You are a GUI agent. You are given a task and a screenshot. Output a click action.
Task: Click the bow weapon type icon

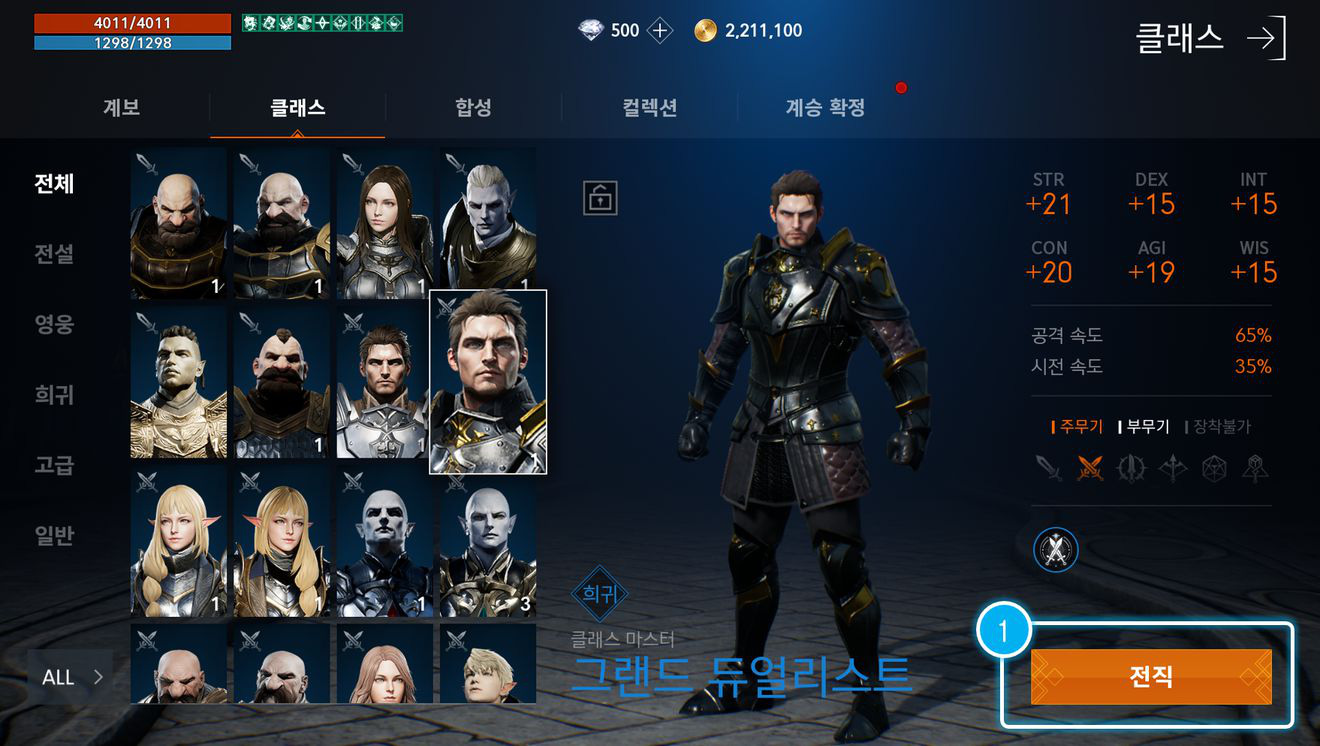pos(1172,467)
